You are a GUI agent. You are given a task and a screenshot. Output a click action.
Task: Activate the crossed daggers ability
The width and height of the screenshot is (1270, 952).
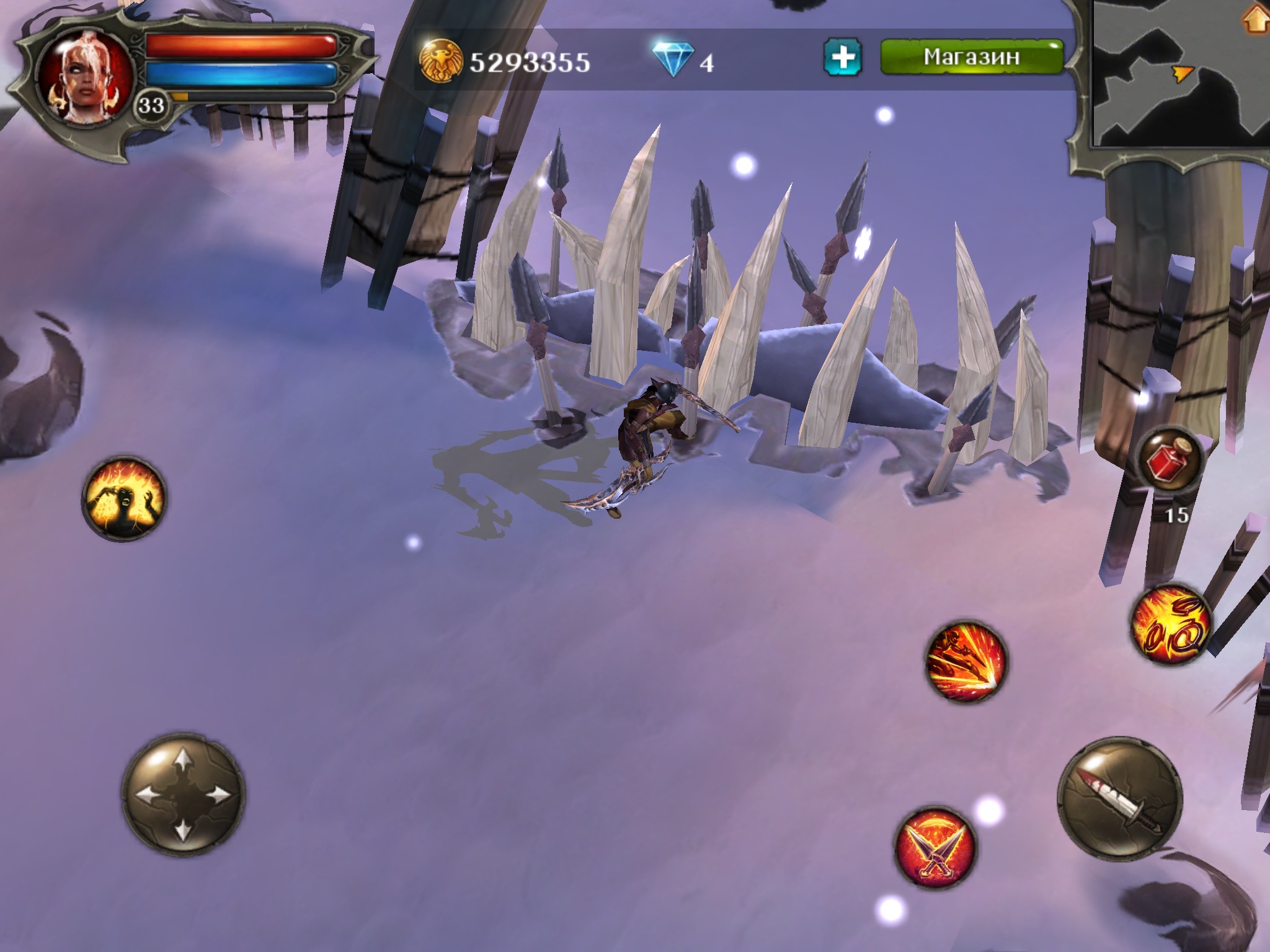click(935, 848)
